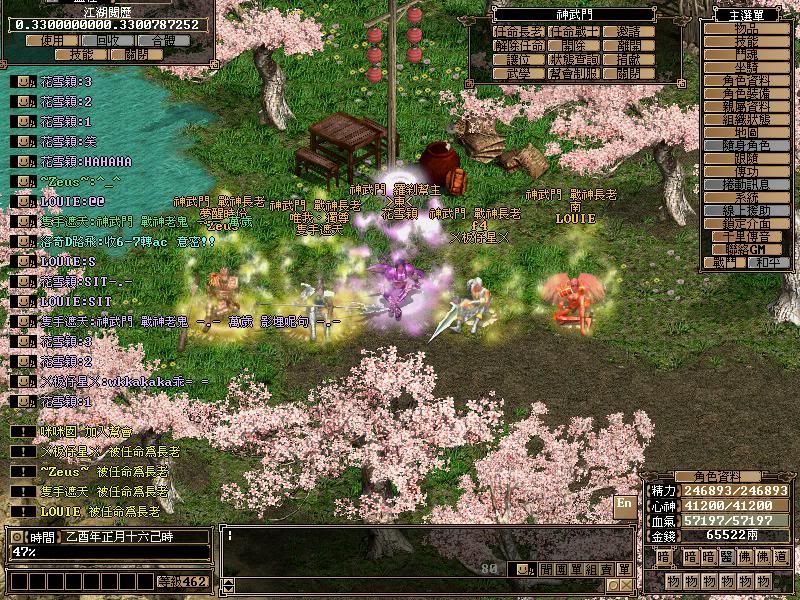Choose 聯絡GM in the main menu
800x600 pixels.
(746, 249)
